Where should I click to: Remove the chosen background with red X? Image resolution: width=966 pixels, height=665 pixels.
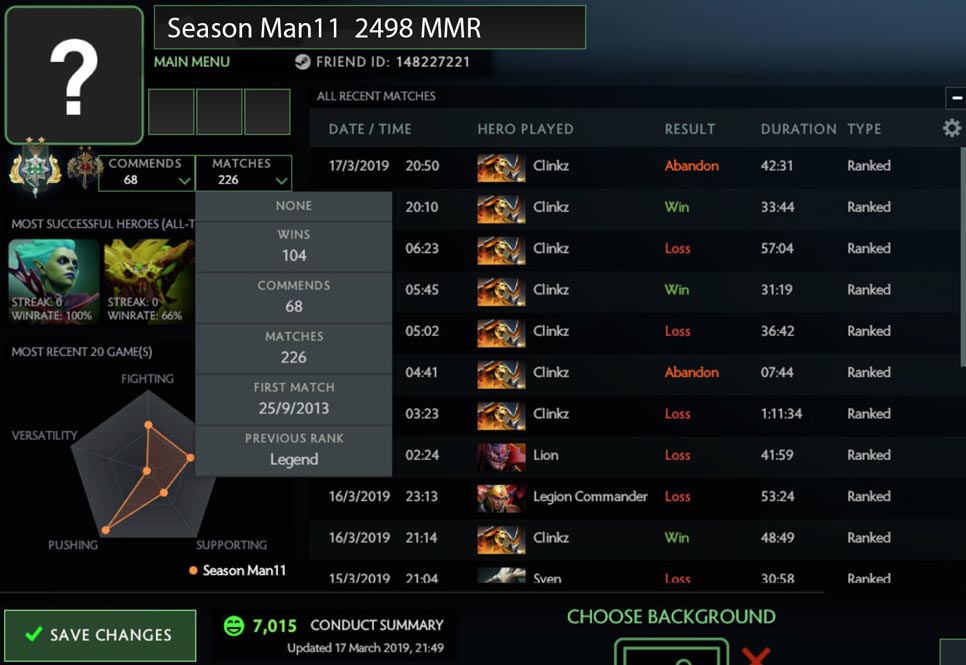[x=756, y=655]
